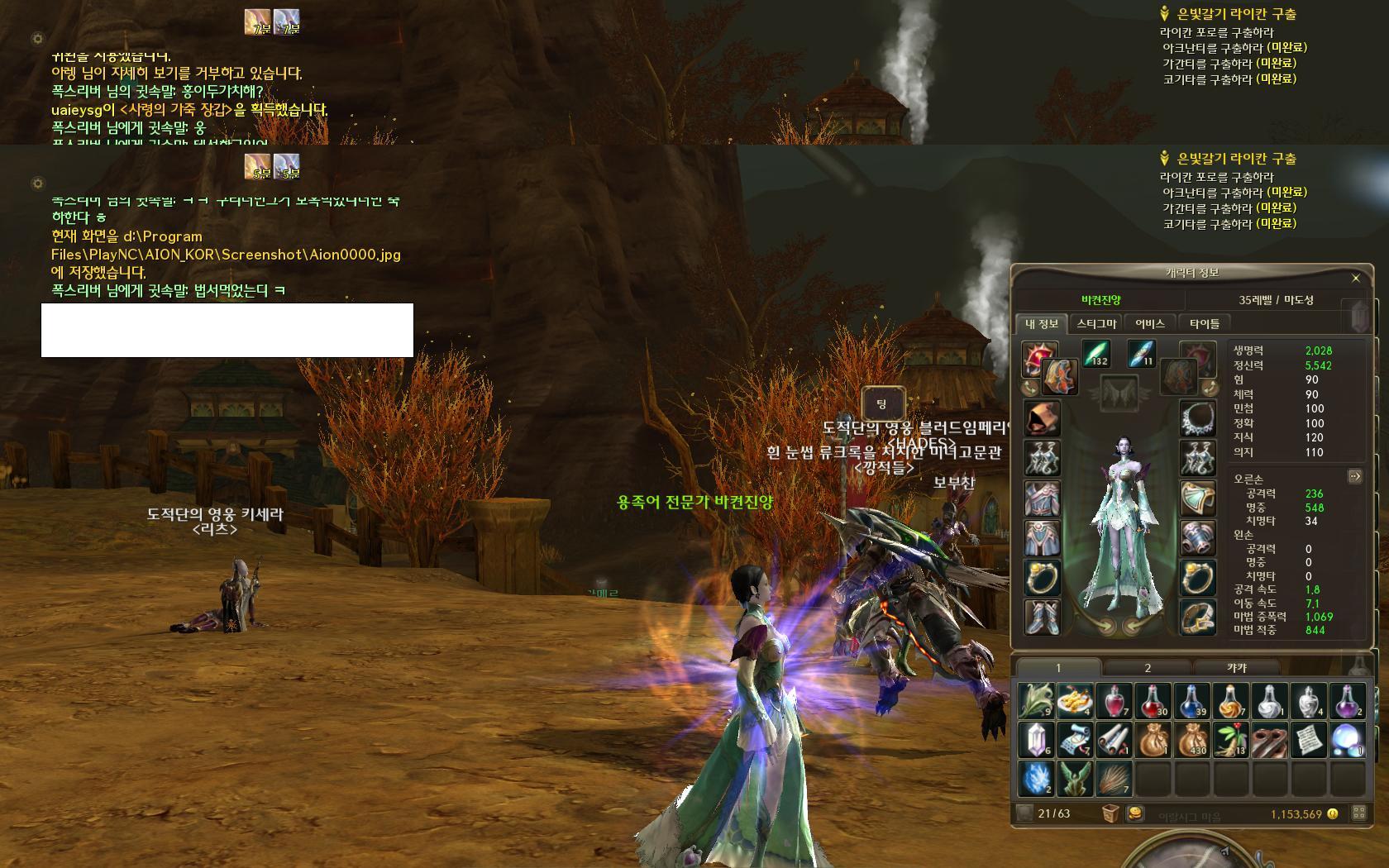Click the pouch with 430 count
The width and height of the screenshot is (1389, 868).
[x=1191, y=740]
